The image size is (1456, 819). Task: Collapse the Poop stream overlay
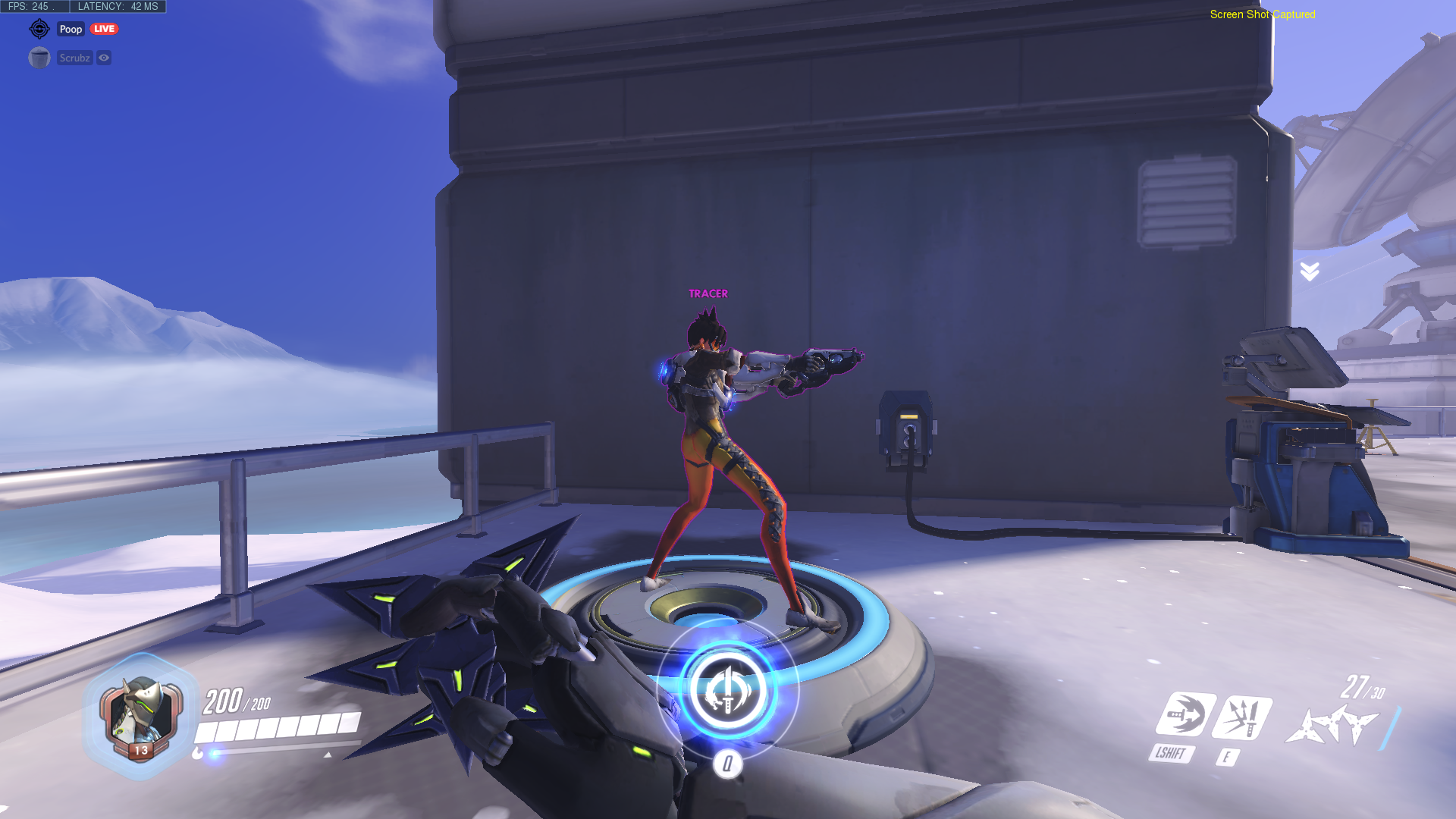[71, 28]
